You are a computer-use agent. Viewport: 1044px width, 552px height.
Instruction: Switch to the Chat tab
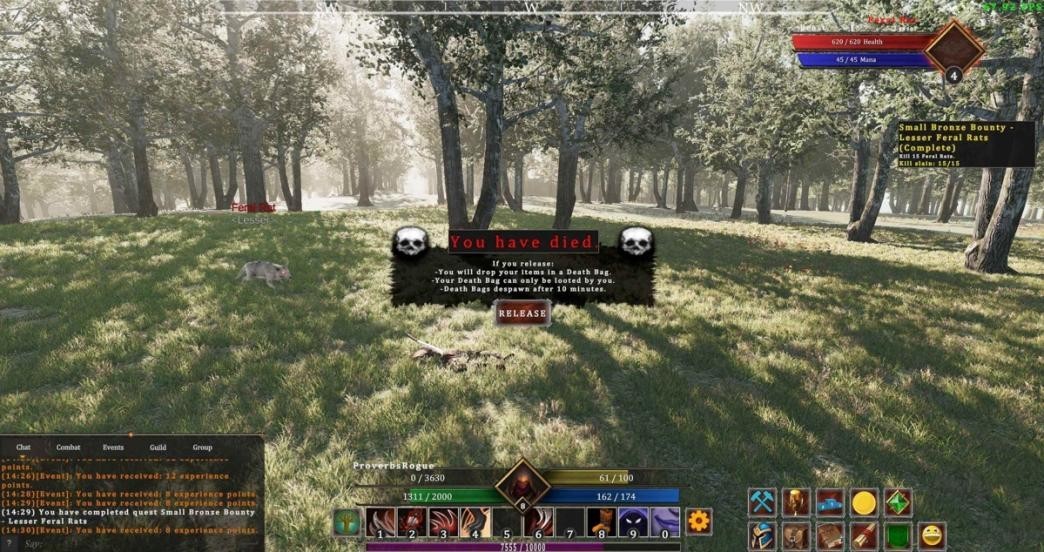(x=23, y=447)
